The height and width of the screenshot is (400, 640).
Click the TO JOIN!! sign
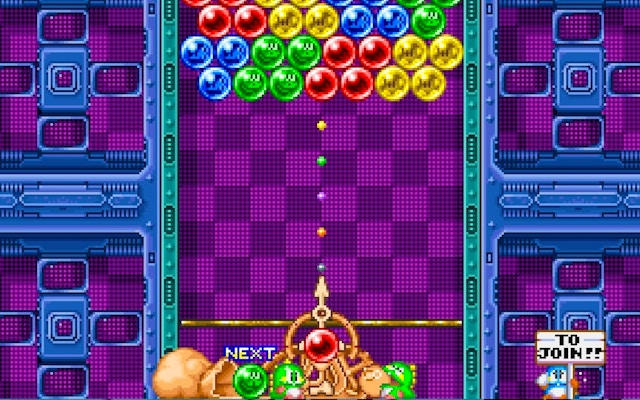click(x=569, y=346)
